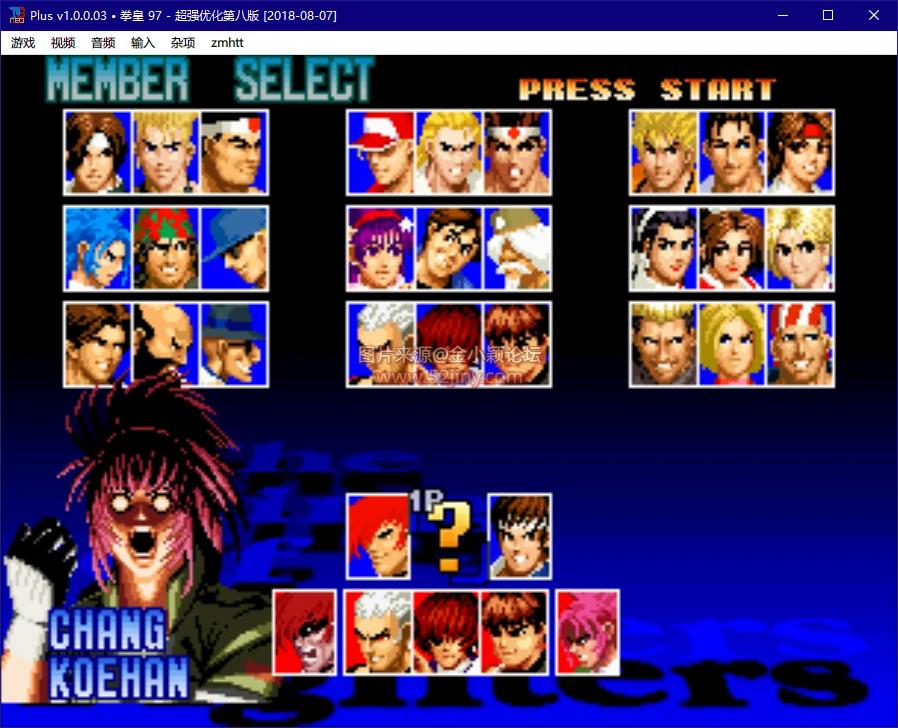Pick Terry Bogard in the red cap

380,152
